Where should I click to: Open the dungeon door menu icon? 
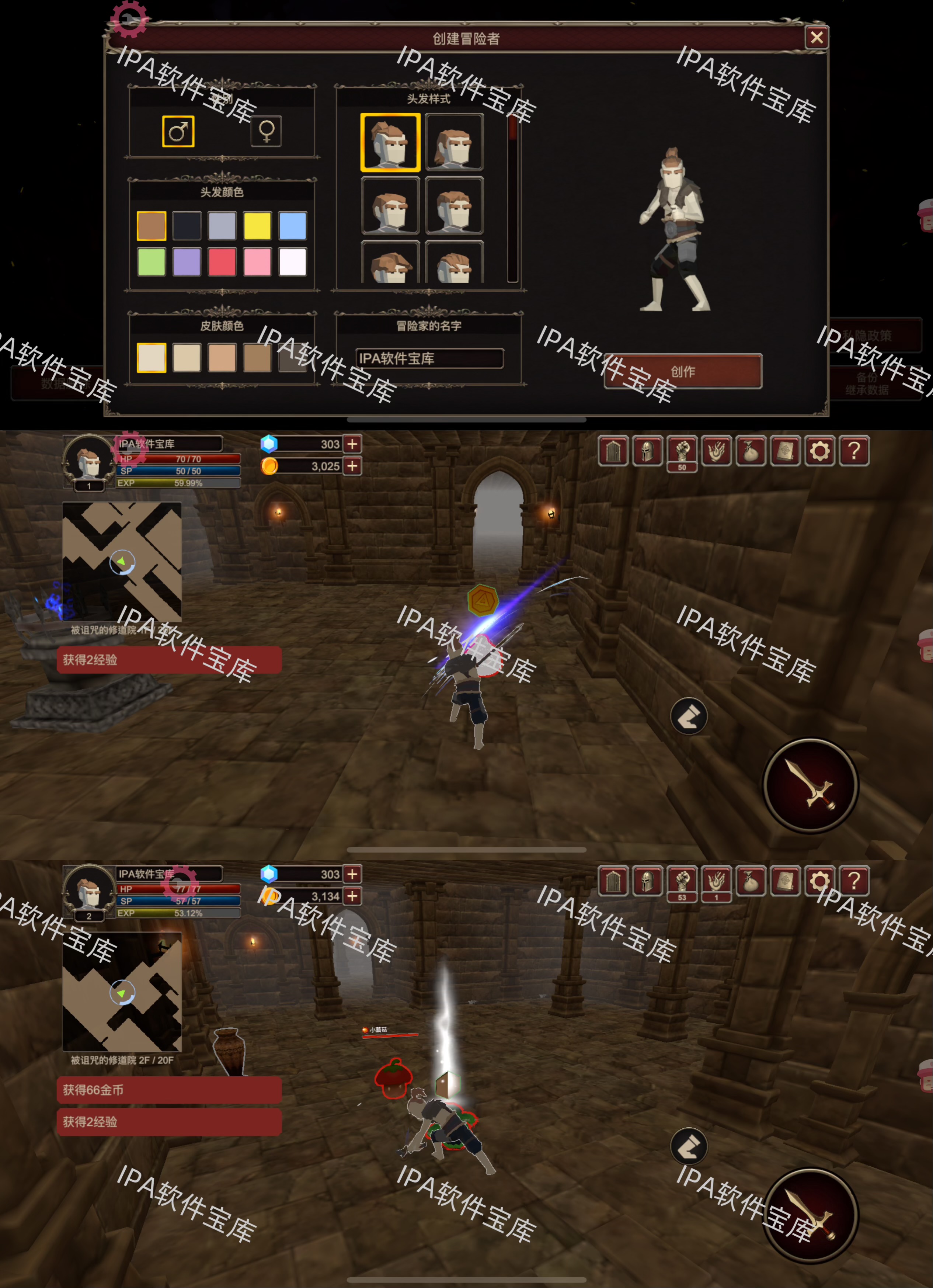[614, 451]
